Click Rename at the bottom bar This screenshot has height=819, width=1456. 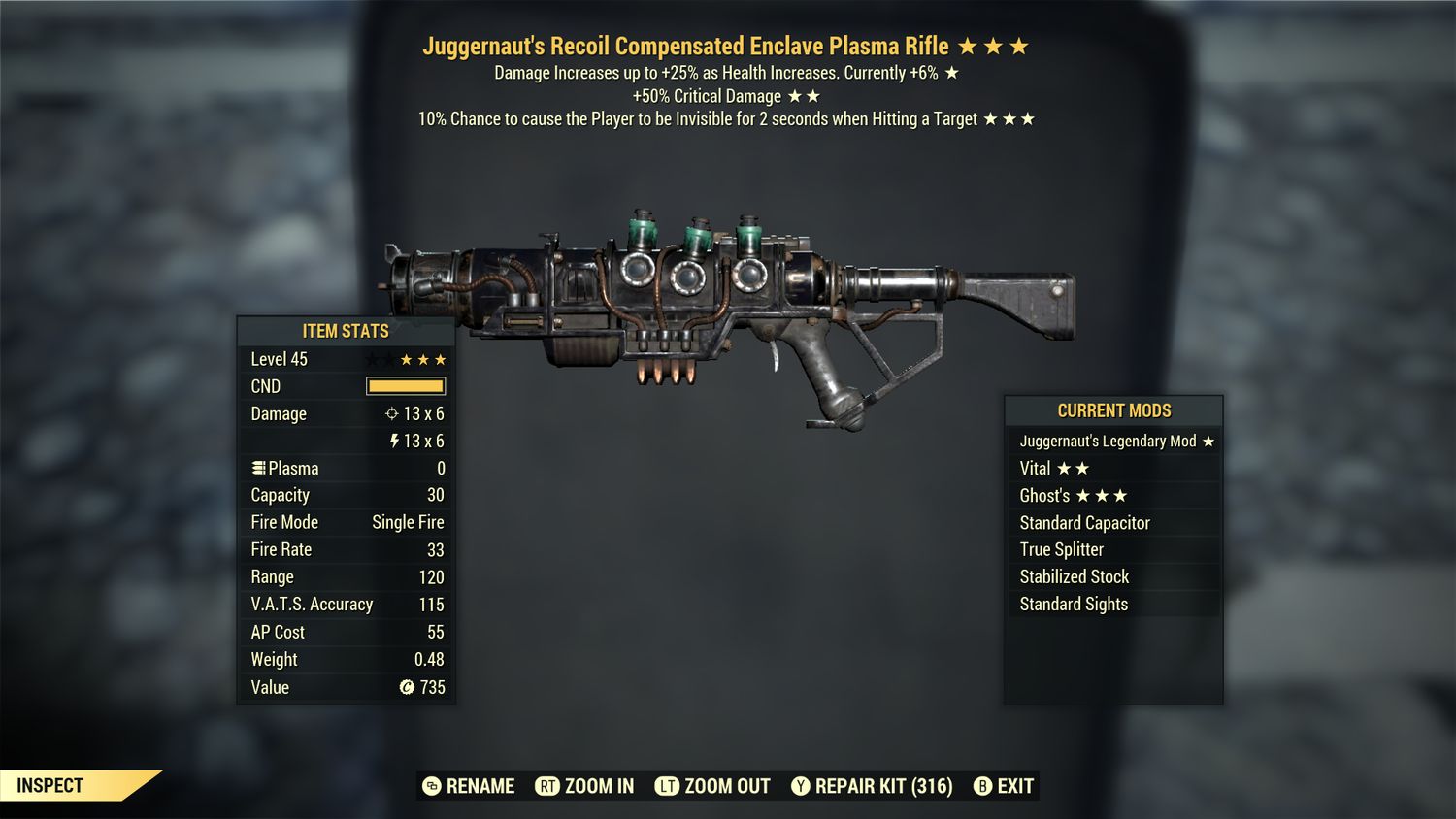(480, 786)
